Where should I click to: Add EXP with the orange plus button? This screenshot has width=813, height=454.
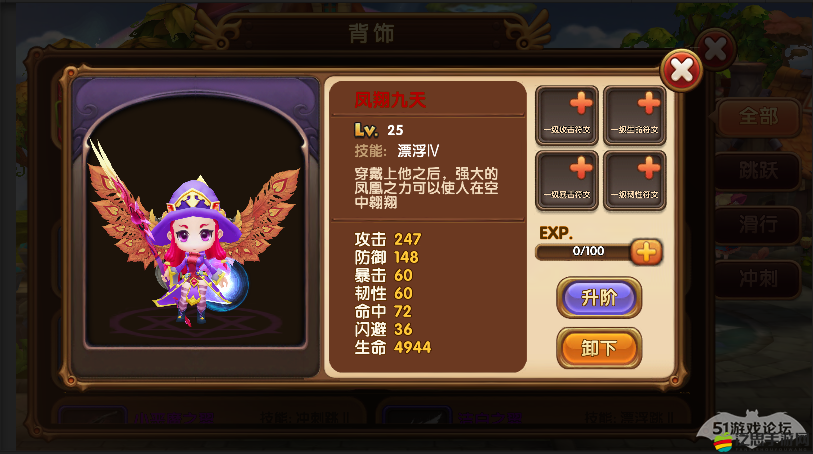coord(647,251)
